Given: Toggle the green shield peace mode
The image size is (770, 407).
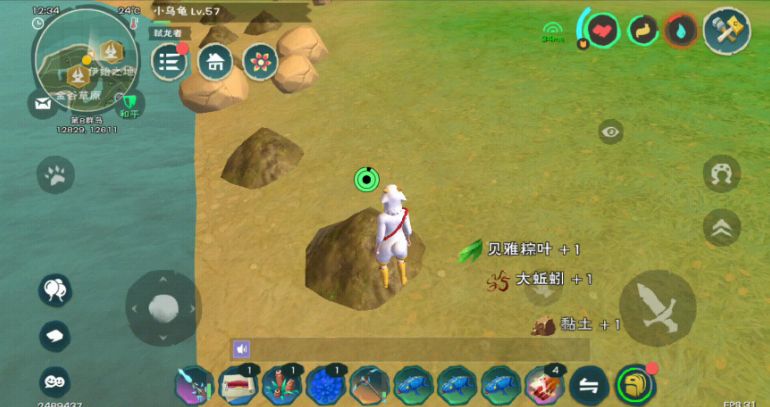Looking at the screenshot, I should tap(129, 102).
